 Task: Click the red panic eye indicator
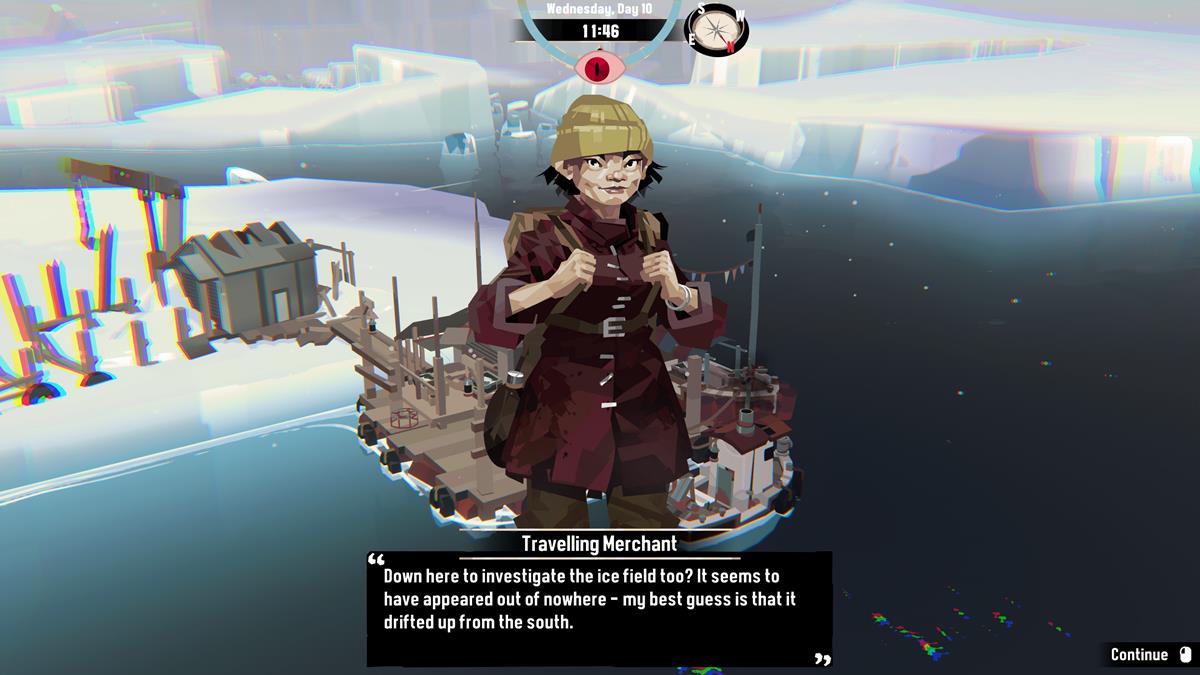[x=599, y=66]
